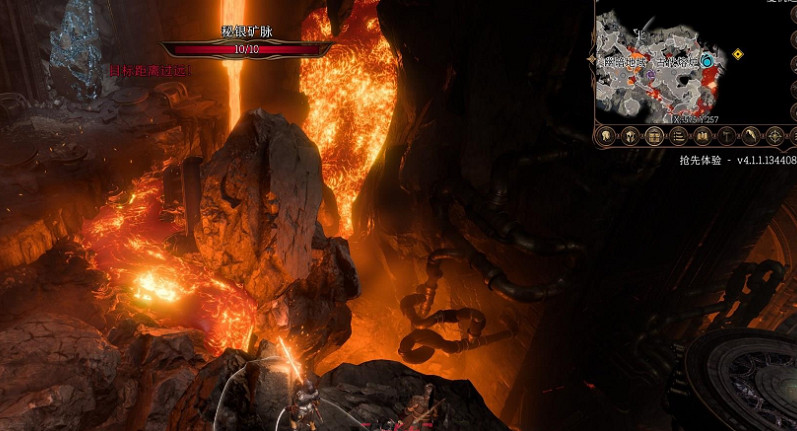The width and height of the screenshot is (797, 431).
Task: Open the spellbook icon
Action: [x=702, y=136]
